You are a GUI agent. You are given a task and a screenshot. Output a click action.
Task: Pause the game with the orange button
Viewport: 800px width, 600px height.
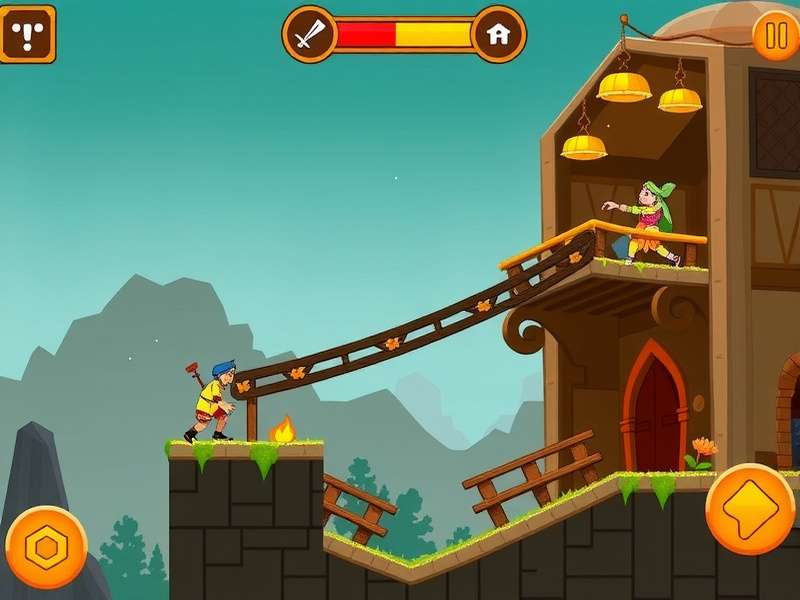775,36
